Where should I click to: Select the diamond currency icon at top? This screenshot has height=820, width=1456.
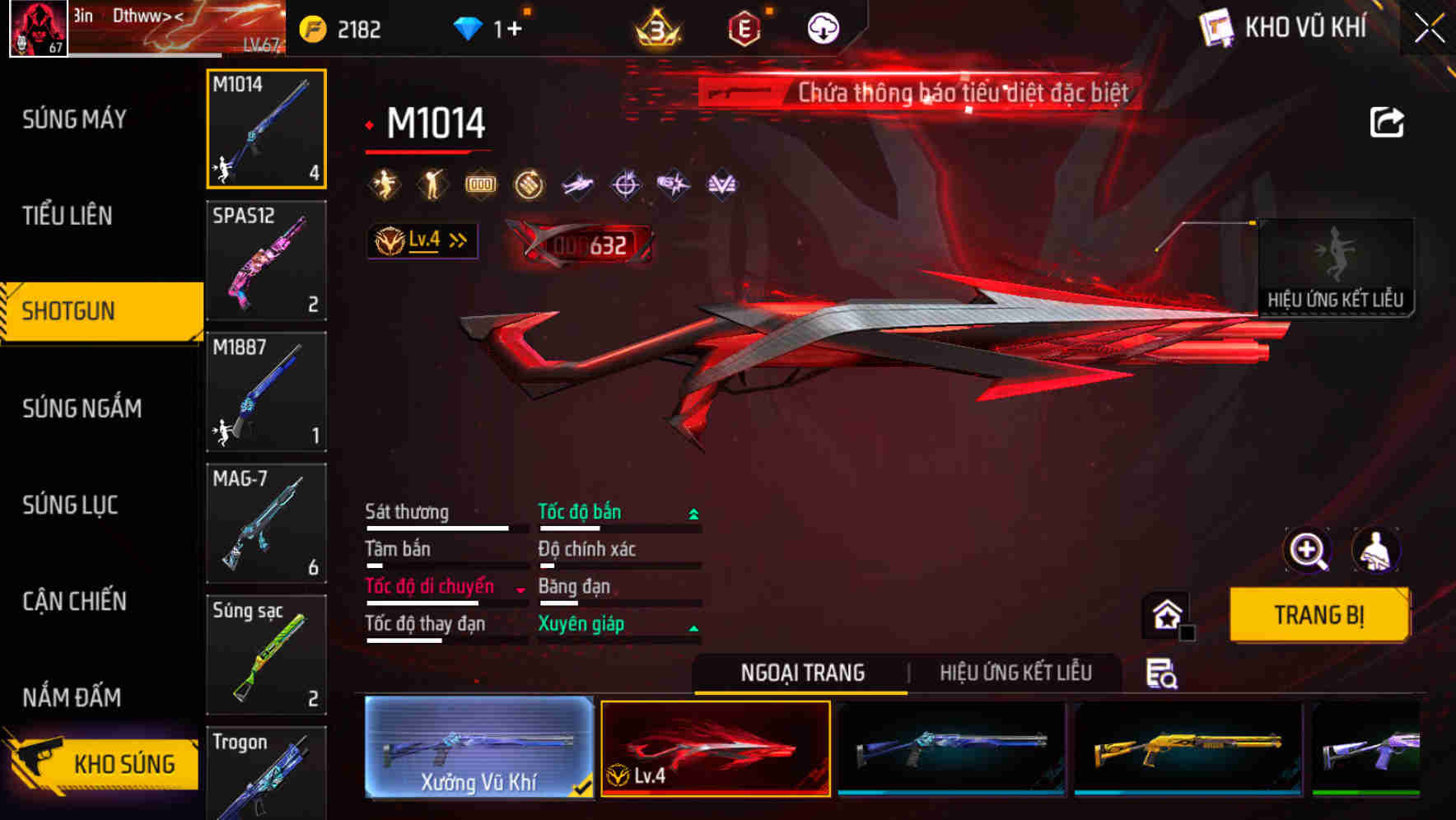(469, 27)
